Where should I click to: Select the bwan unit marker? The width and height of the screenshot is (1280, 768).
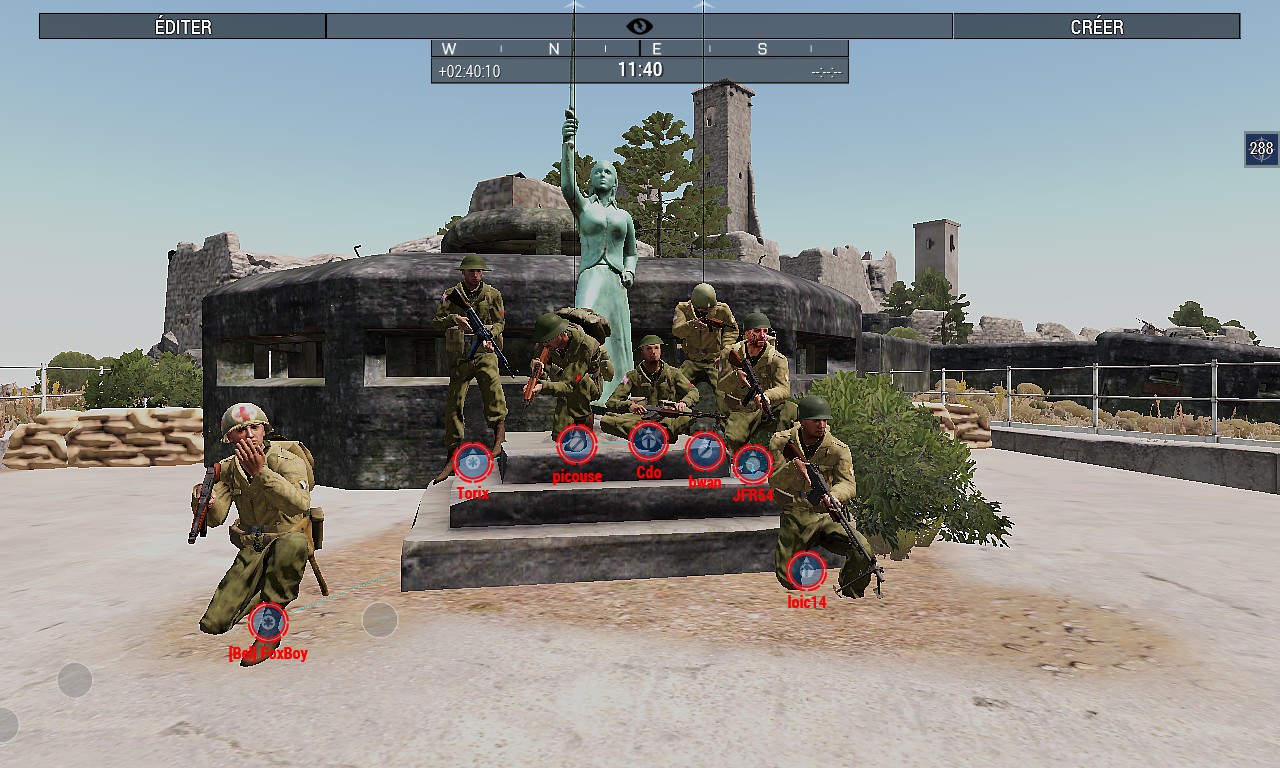pyautogui.click(x=705, y=452)
